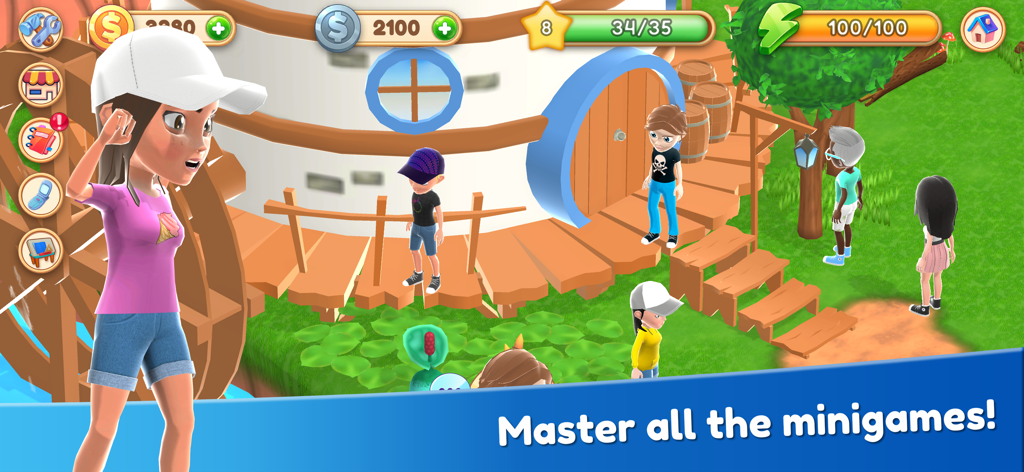The height and width of the screenshot is (472, 1024).
Task: Open the shop storefront icon
Action: (40, 85)
